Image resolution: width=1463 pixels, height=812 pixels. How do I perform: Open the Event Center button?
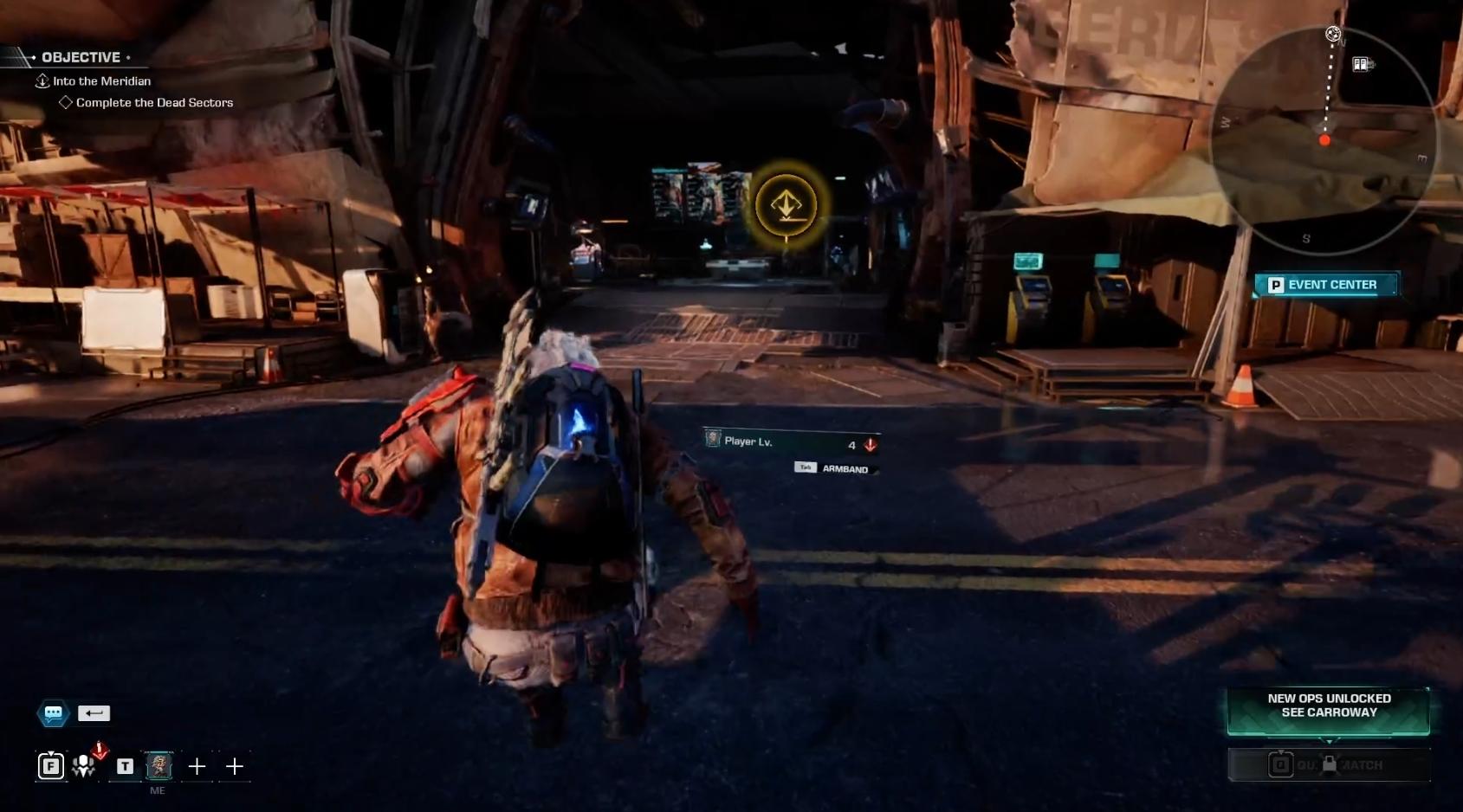point(1324,285)
